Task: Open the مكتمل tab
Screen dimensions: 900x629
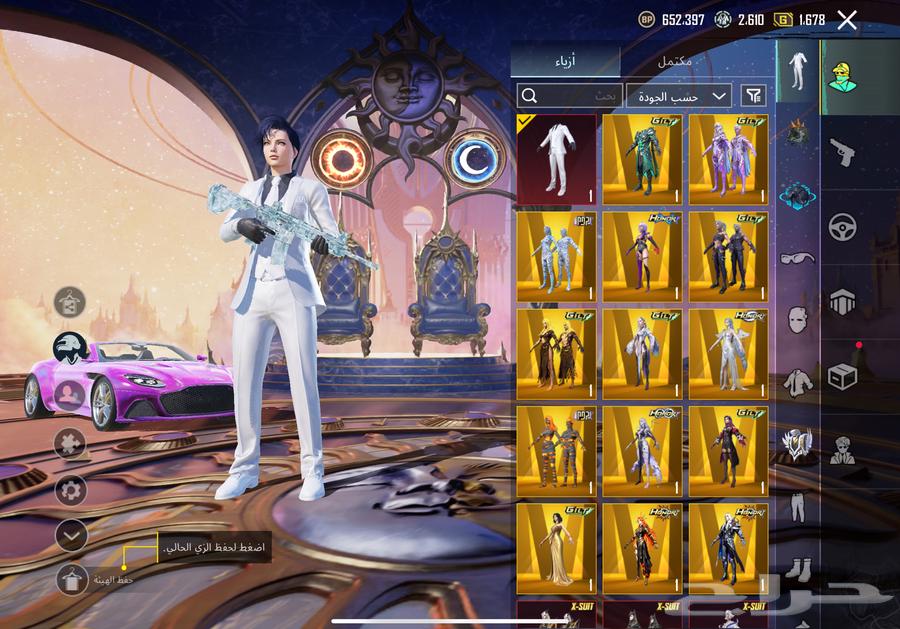Action: click(675, 61)
